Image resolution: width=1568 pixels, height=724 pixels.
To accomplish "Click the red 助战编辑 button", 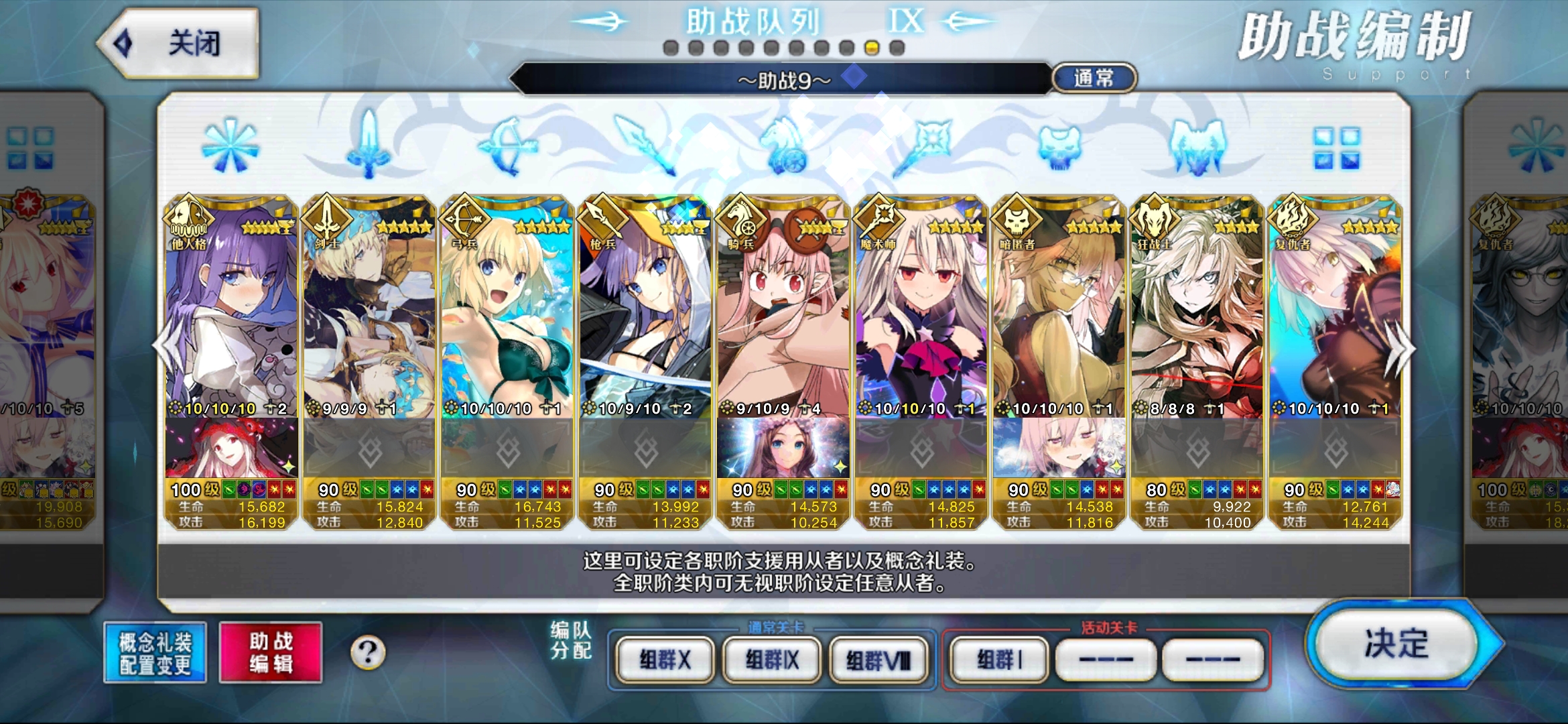I will pyautogui.click(x=271, y=653).
